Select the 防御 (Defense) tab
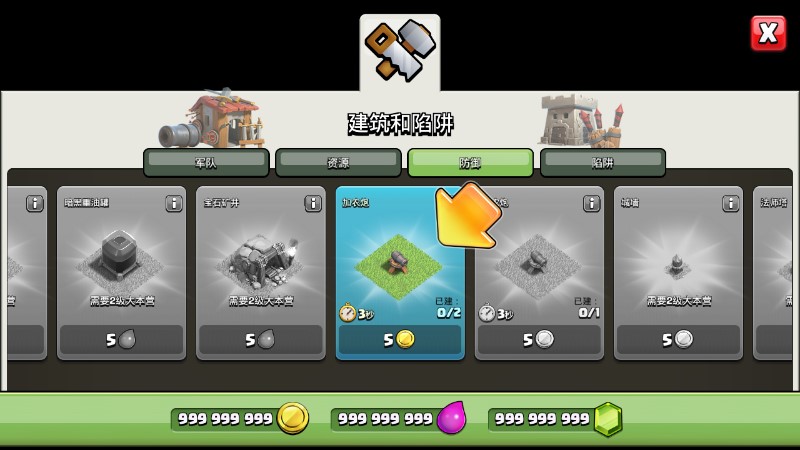The image size is (800, 450). (470, 162)
